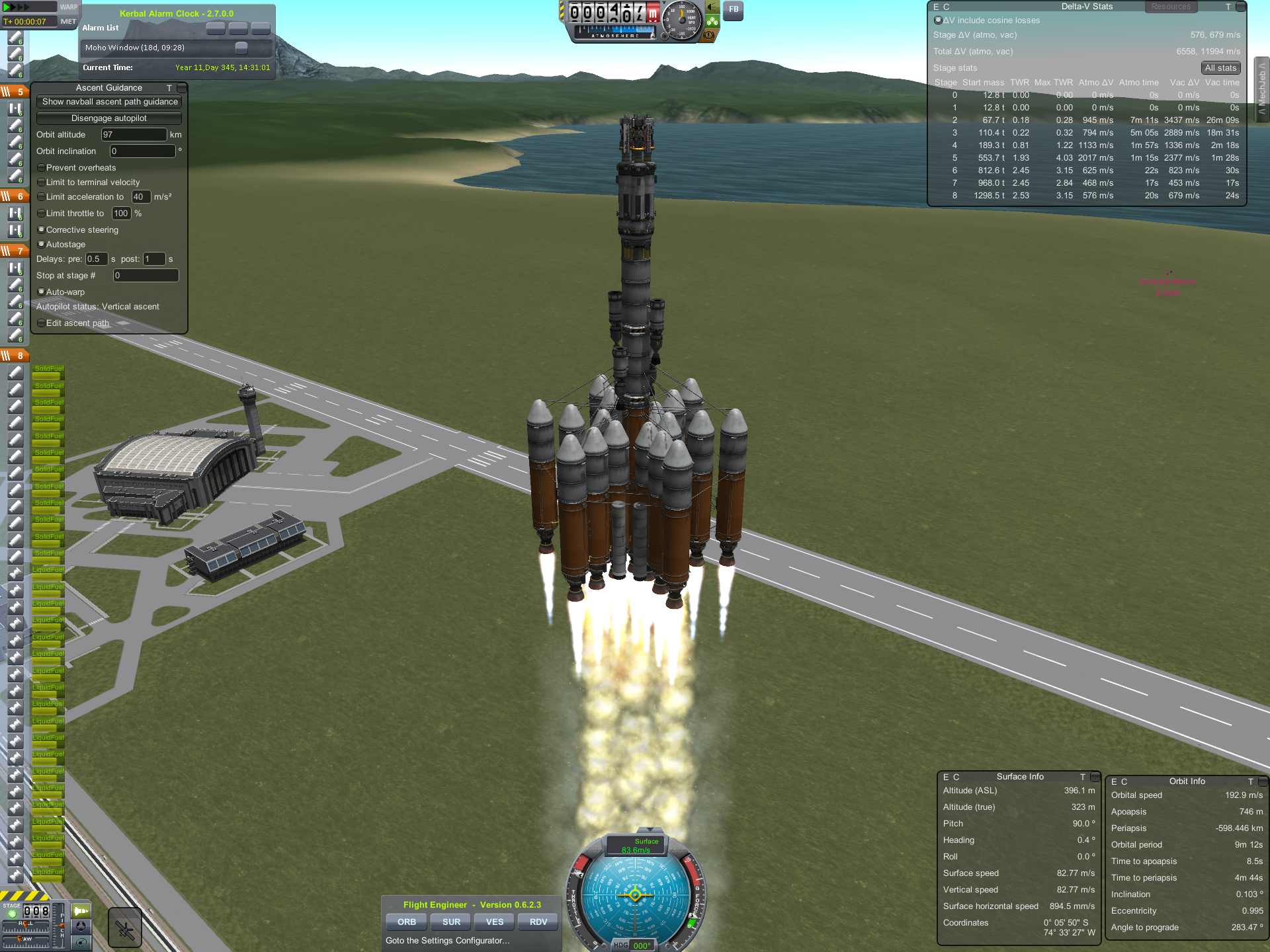Enable Edit ascent path
1270x952 pixels.
42,323
